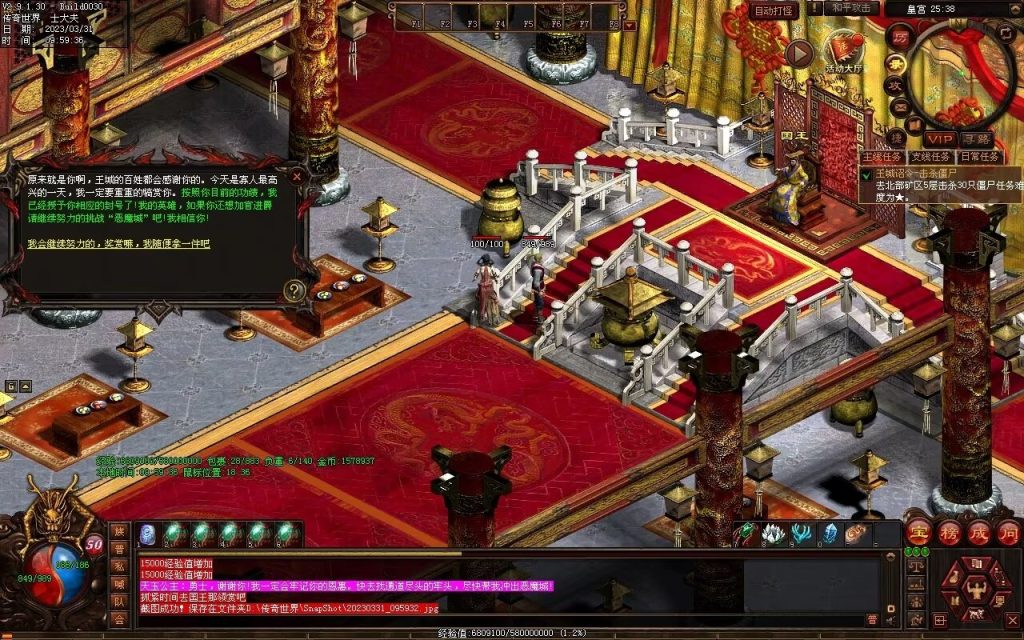This screenshot has height=640, width=1024.
Task: Open the mail envelope icon beside minimap
Action: point(899,107)
